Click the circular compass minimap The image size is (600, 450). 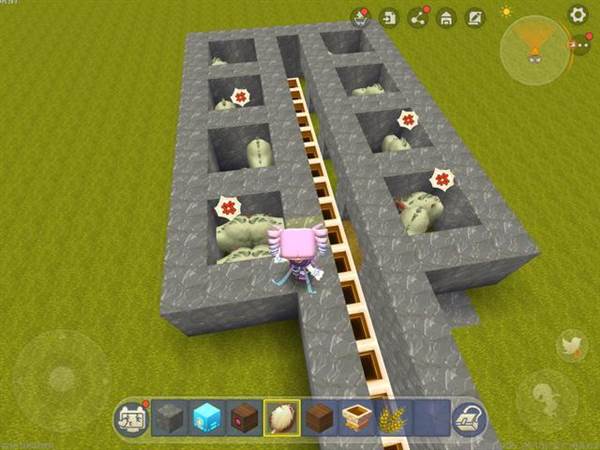tap(535, 49)
